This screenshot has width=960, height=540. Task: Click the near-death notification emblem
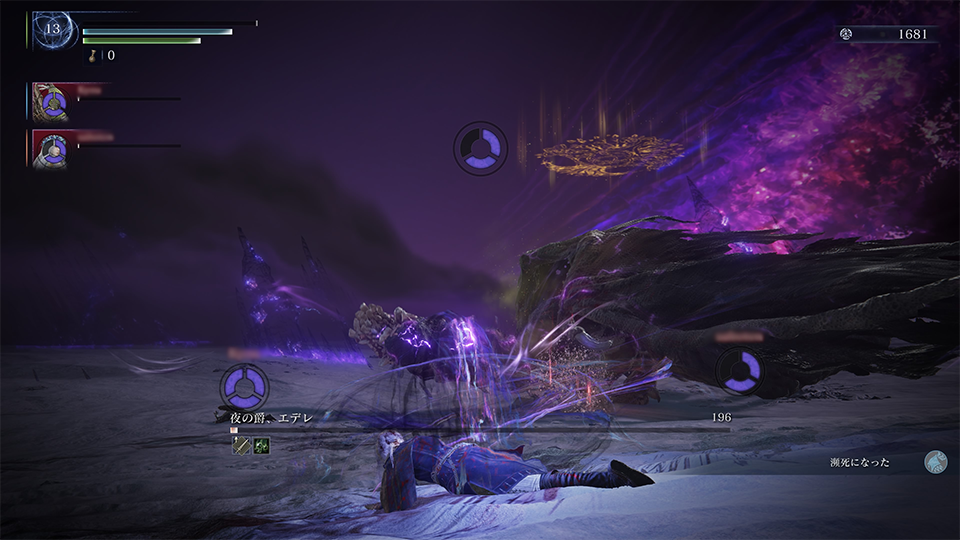click(936, 461)
